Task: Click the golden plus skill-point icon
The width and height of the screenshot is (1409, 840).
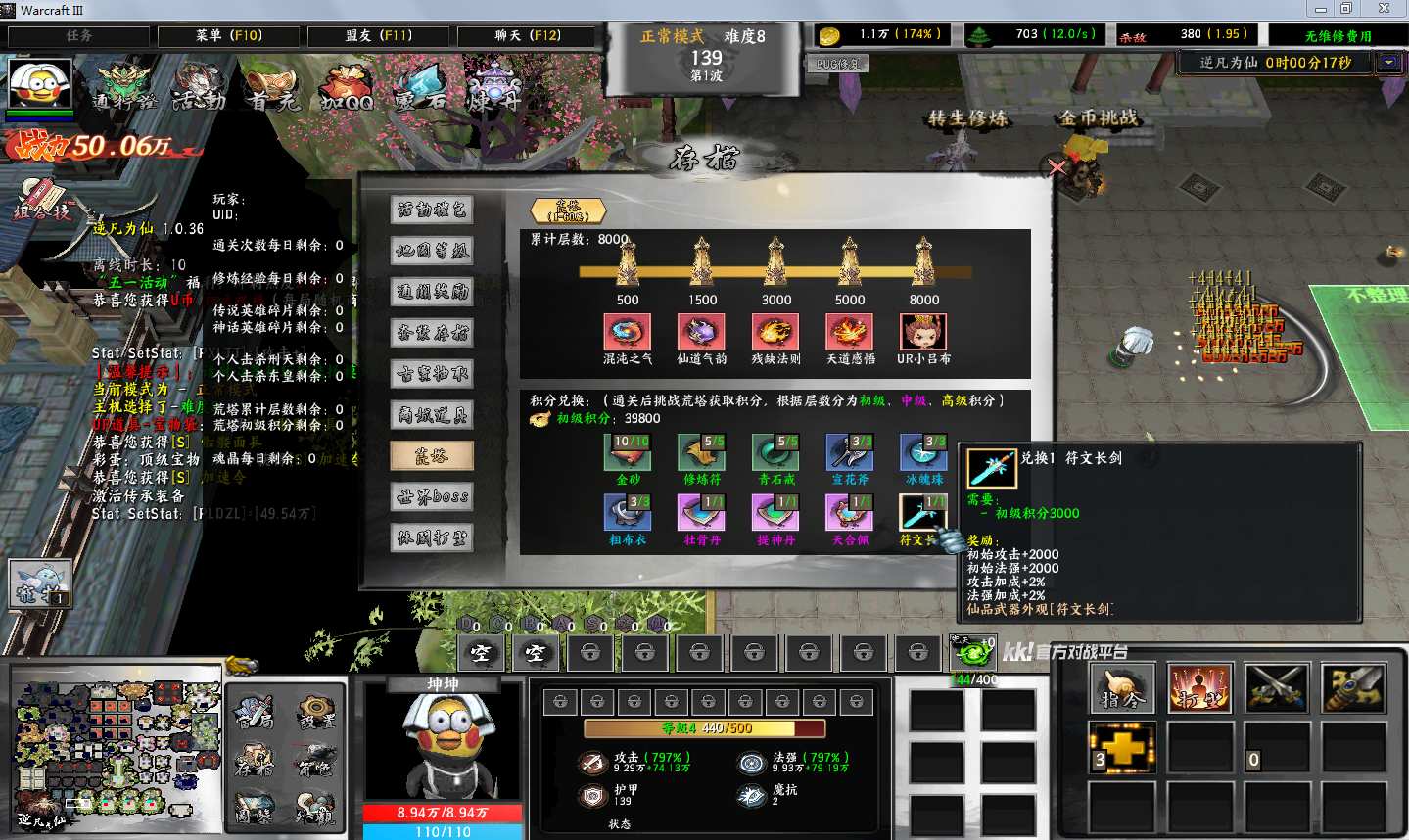Action: coord(1122,748)
